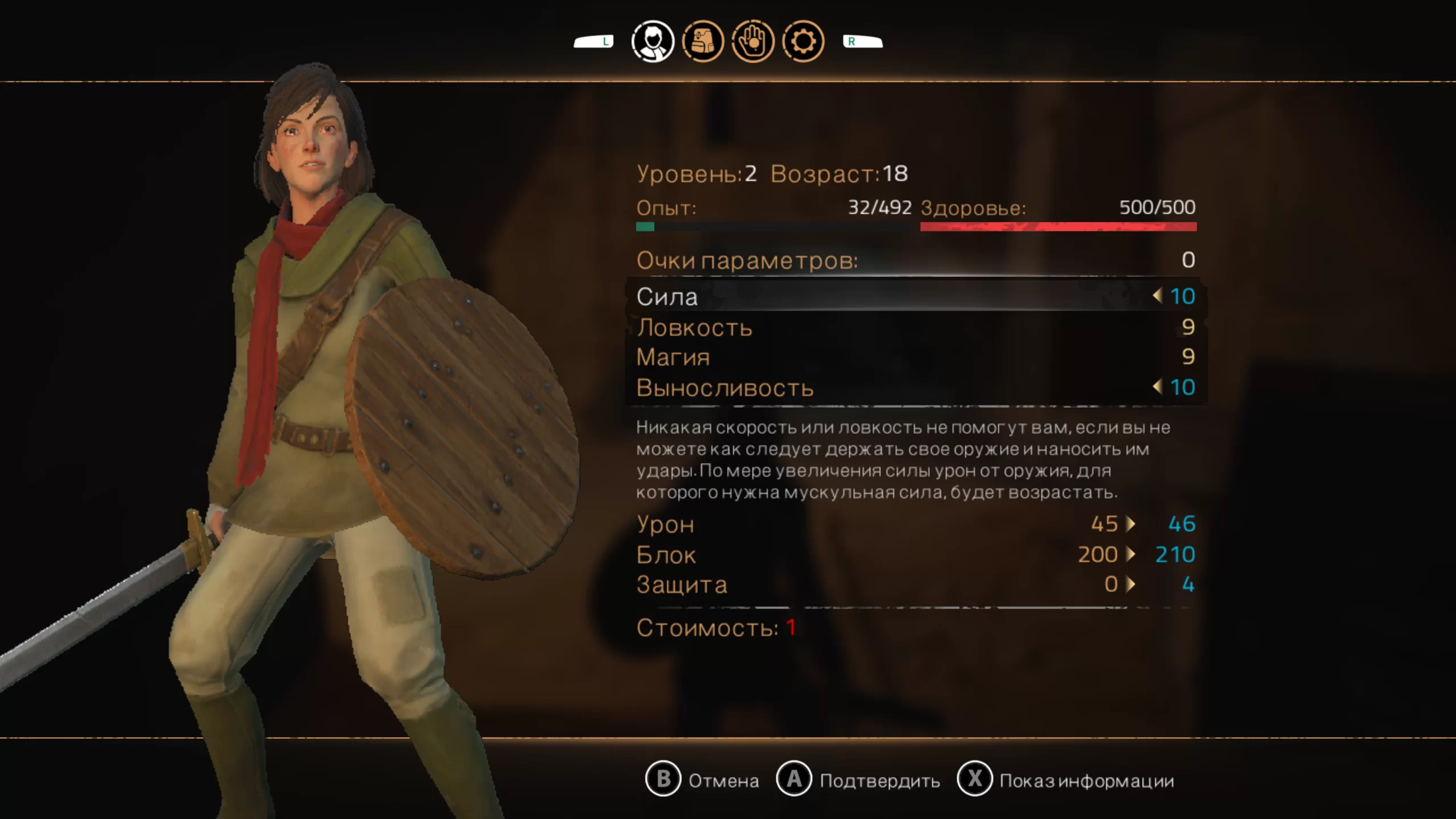The image size is (1456, 819).
Task: Go to the gear settings tab
Action: [x=803, y=42]
